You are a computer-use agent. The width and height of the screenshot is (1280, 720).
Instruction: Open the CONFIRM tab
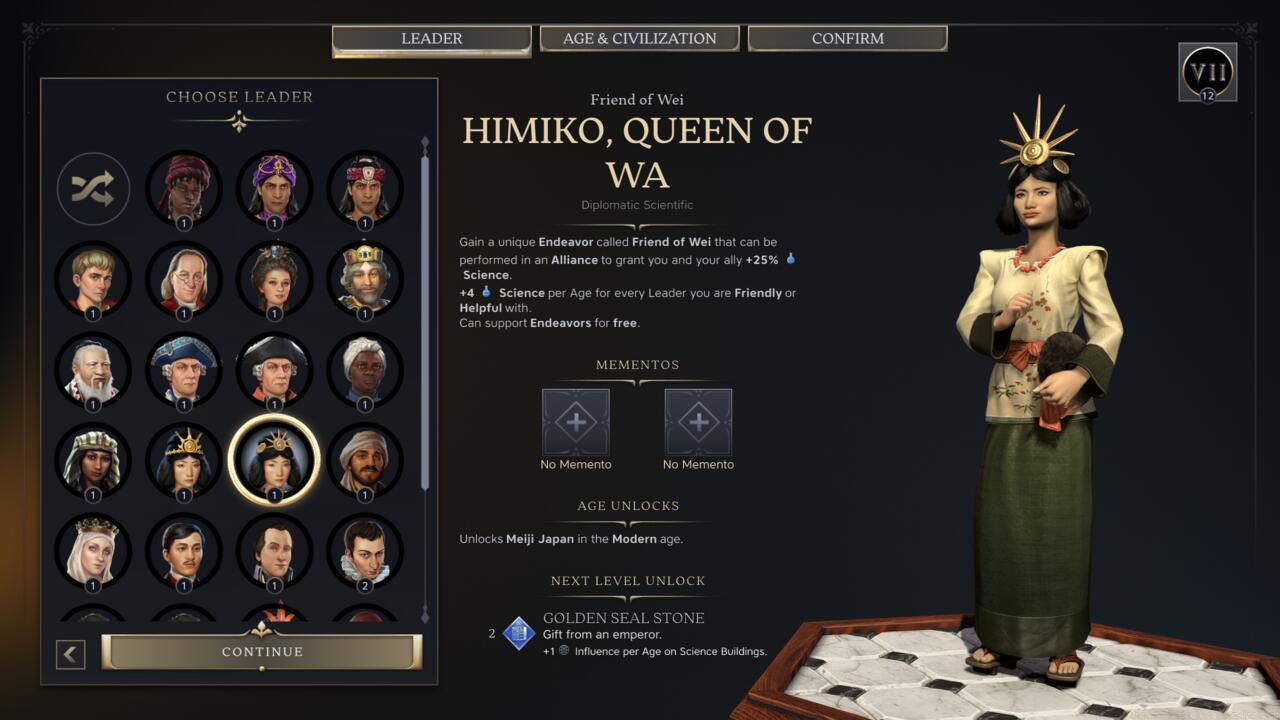click(846, 38)
